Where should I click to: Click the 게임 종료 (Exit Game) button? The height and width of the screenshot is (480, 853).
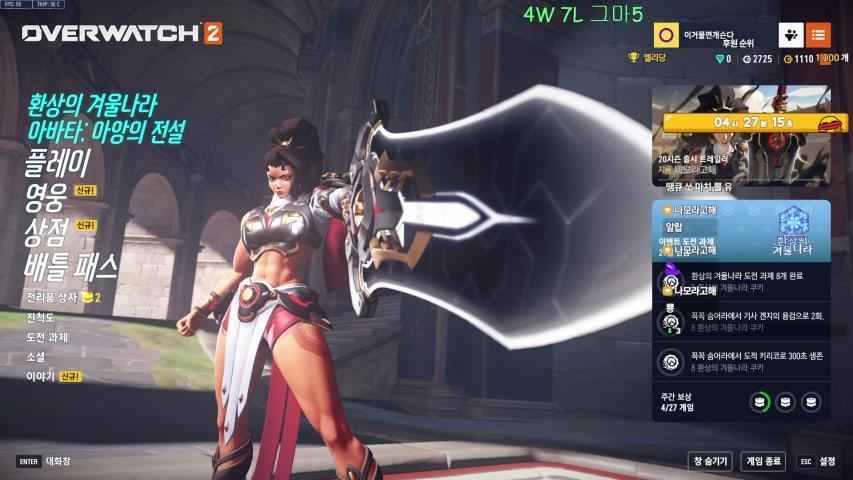(x=763, y=461)
